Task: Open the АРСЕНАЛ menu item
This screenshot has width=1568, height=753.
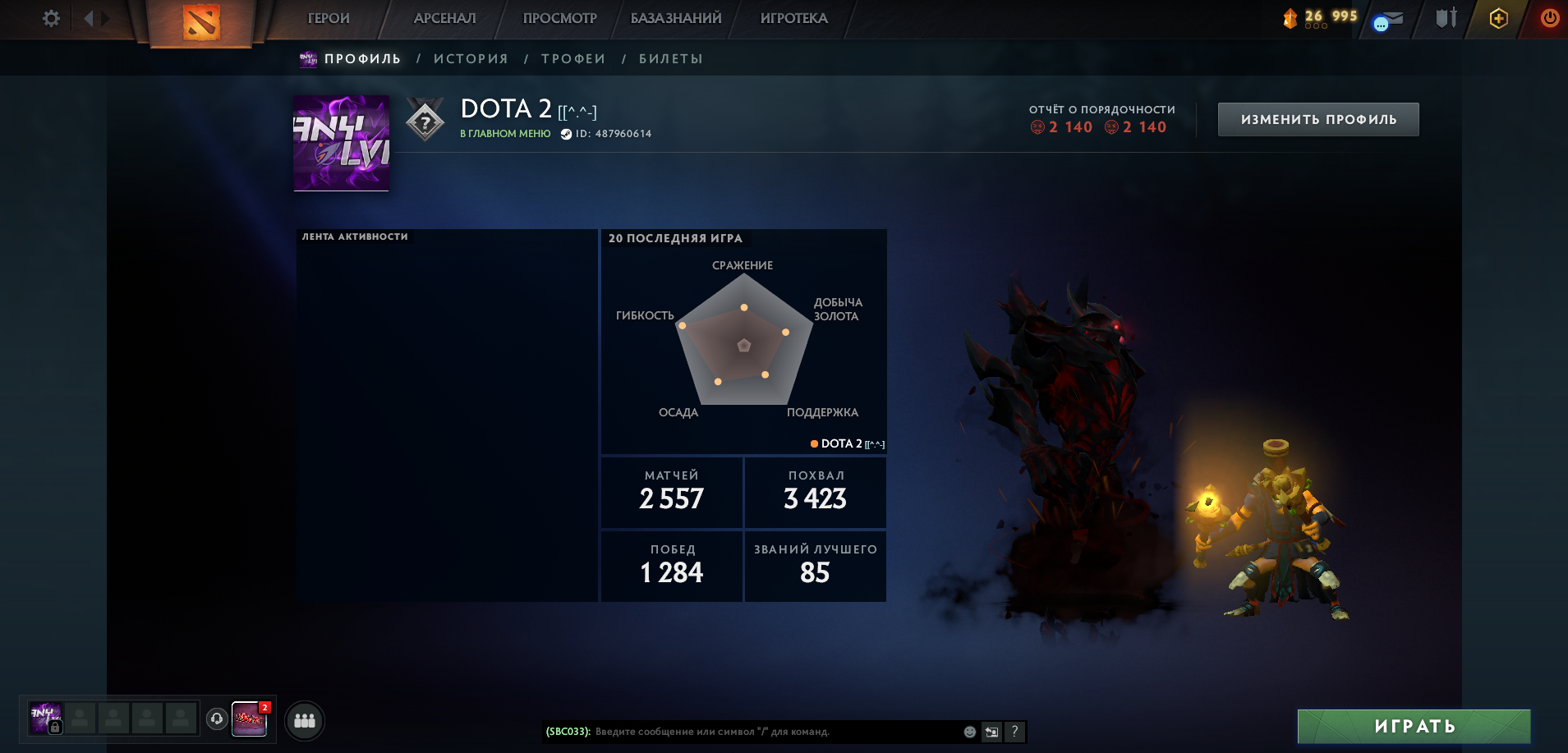Action: click(x=444, y=17)
